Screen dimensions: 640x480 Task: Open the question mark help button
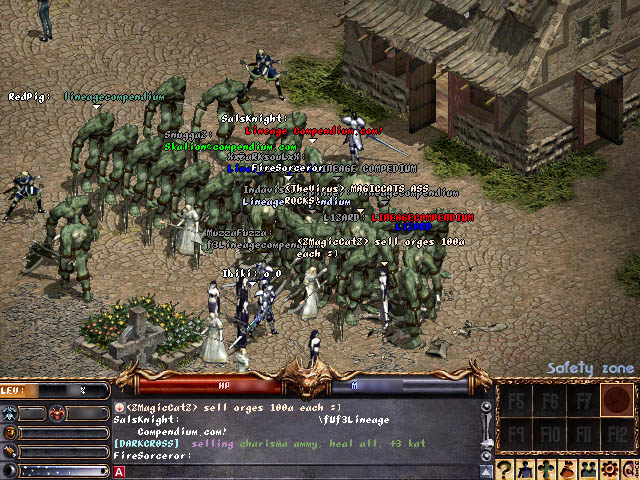tap(506, 469)
